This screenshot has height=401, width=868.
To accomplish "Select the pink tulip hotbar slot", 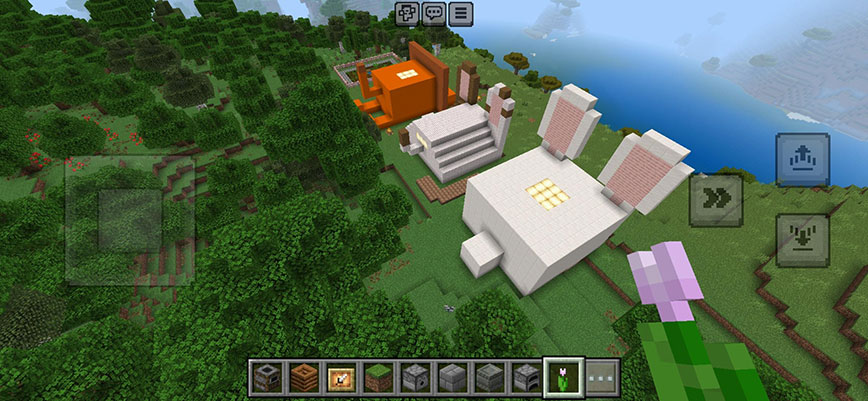I will (x=562, y=378).
